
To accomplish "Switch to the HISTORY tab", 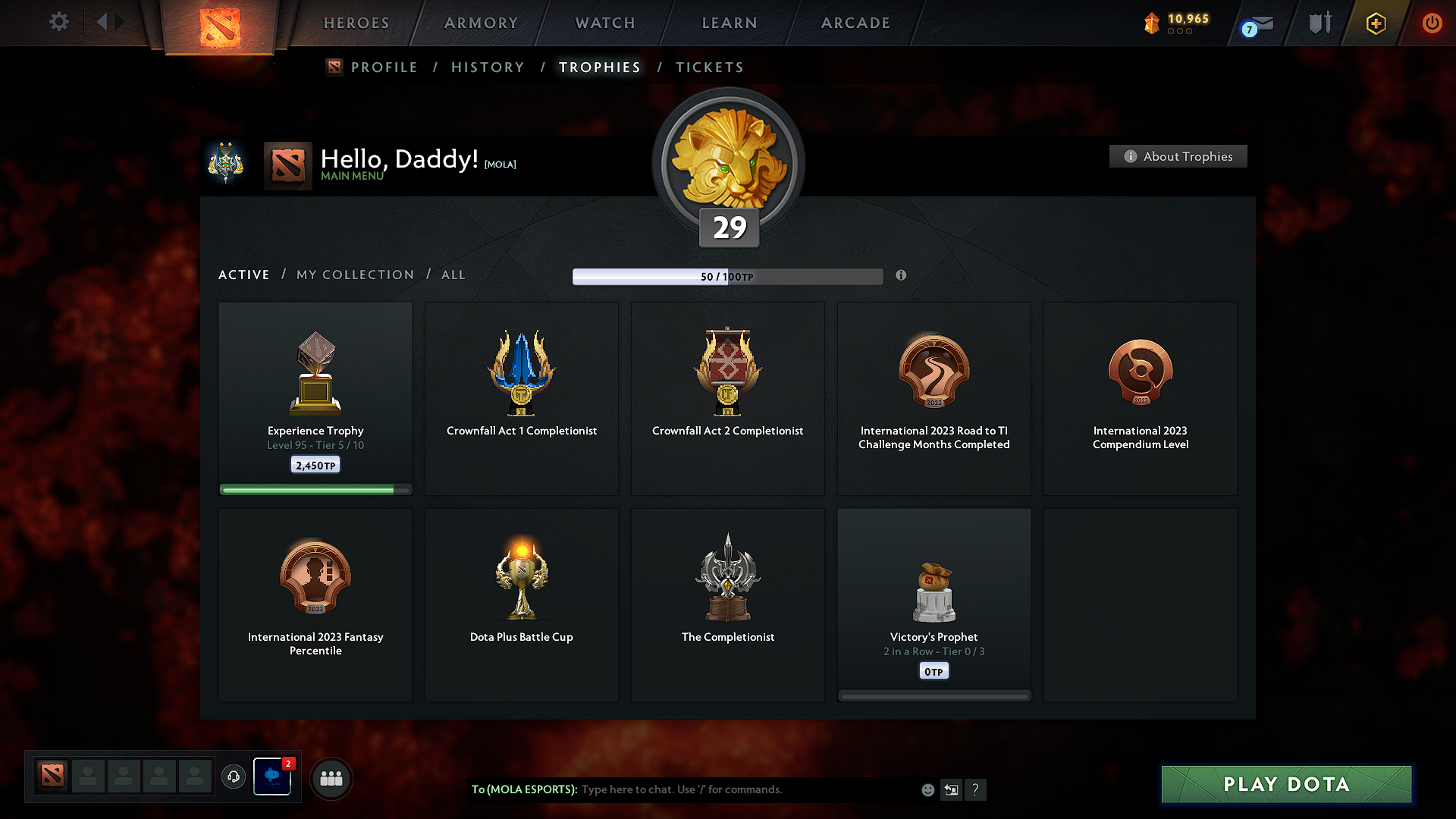I will [488, 67].
